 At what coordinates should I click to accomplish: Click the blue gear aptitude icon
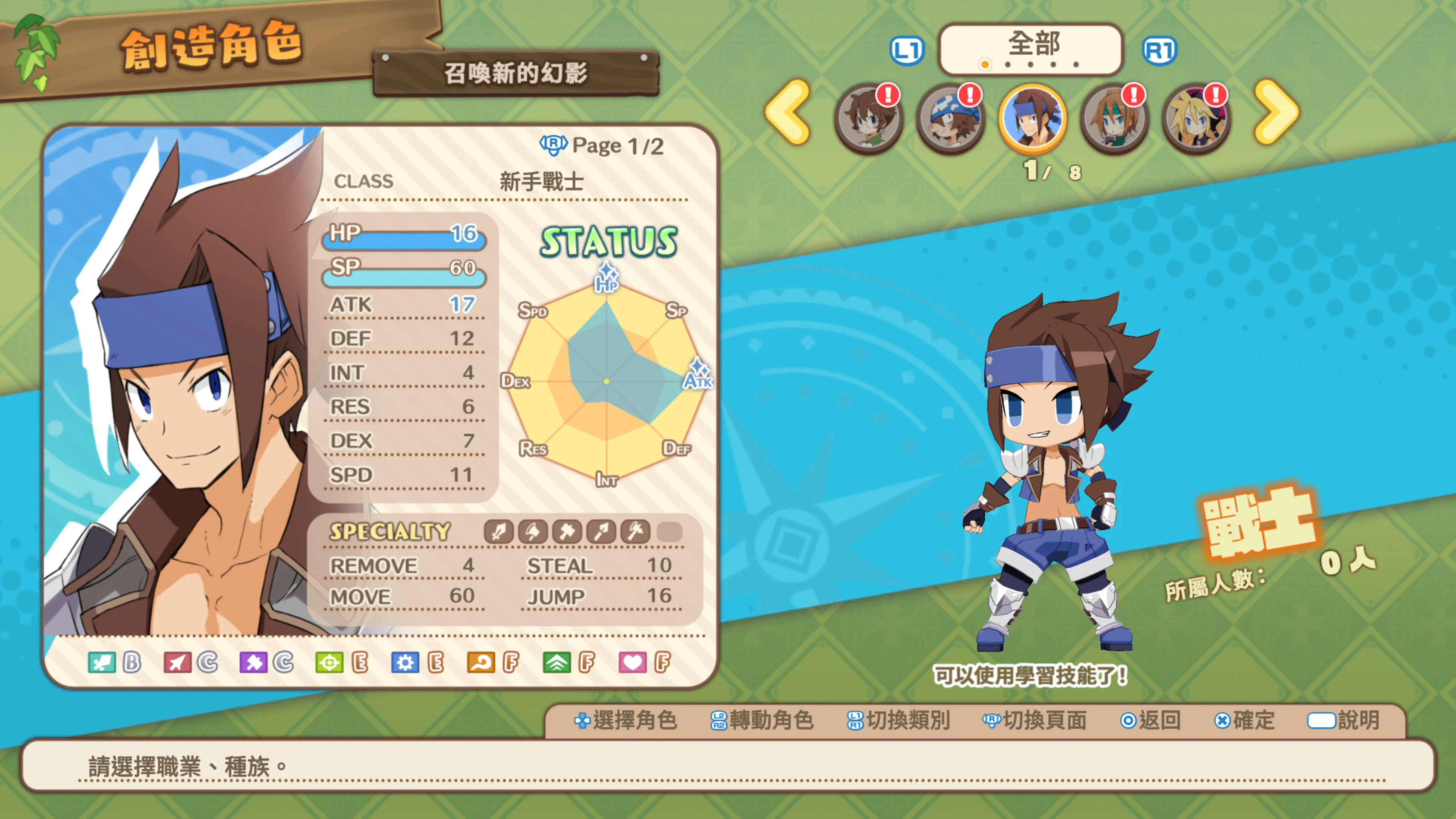(406, 662)
